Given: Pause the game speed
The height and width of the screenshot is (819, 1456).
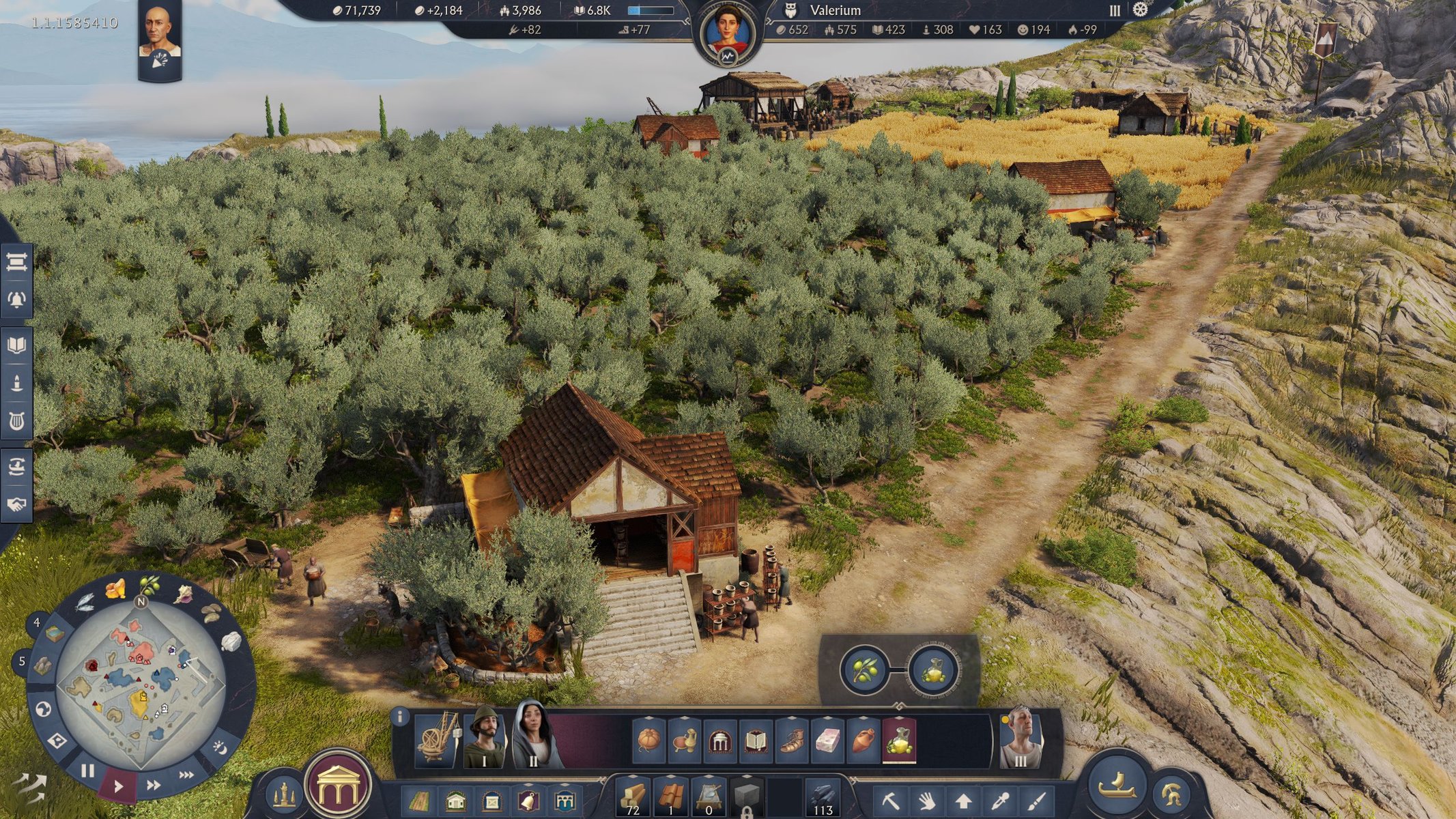Looking at the screenshot, I should (x=87, y=772).
